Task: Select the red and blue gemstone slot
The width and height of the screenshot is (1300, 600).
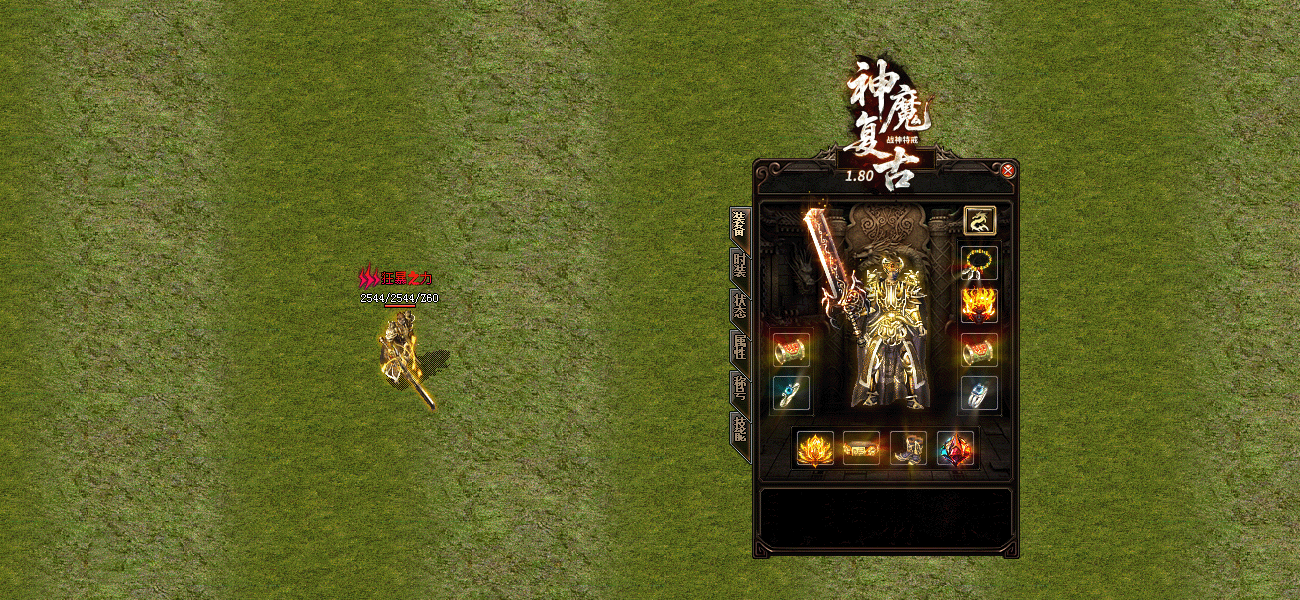Action: pyautogui.click(x=955, y=448)
